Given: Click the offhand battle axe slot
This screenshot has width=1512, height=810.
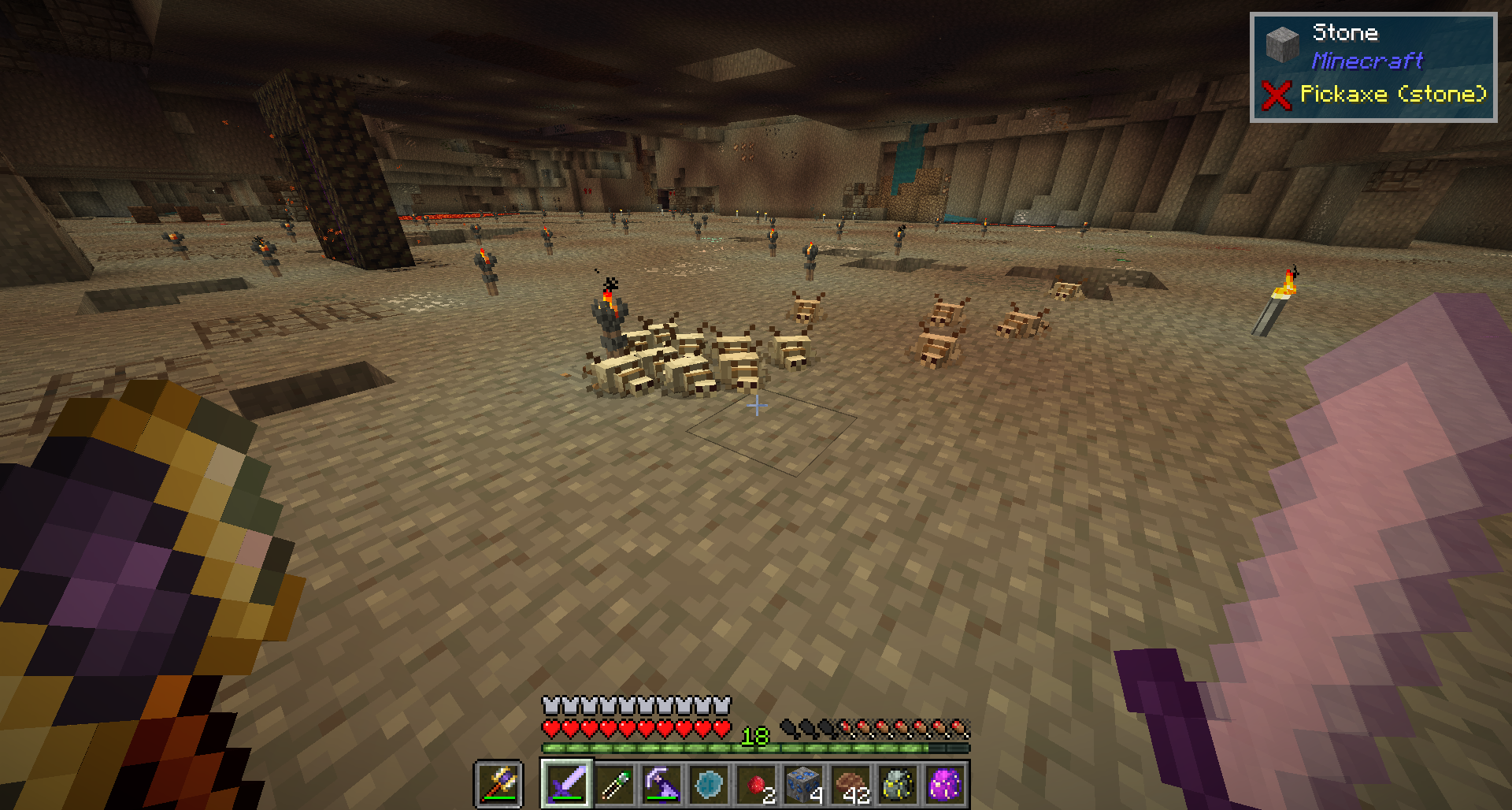Looking at the screenshot, I should pos(498,784).
